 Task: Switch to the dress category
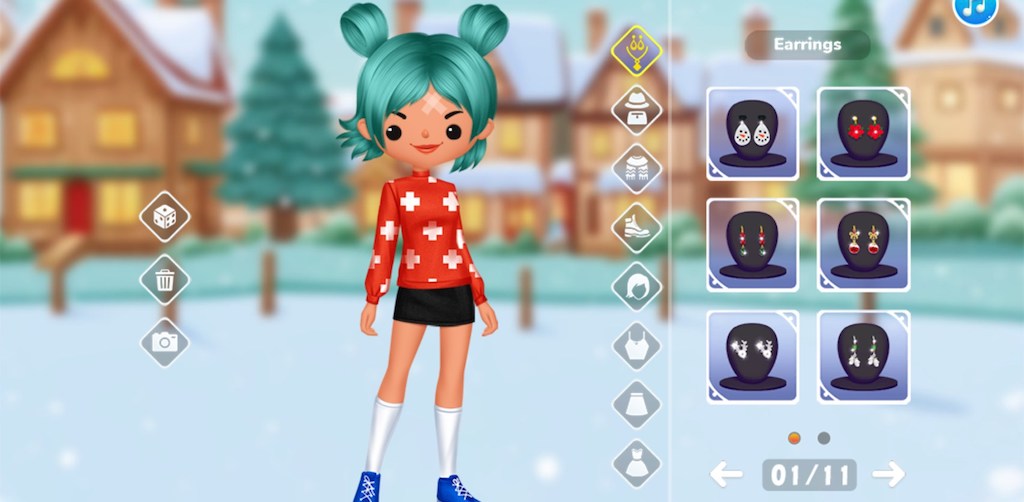coord(637,463)
